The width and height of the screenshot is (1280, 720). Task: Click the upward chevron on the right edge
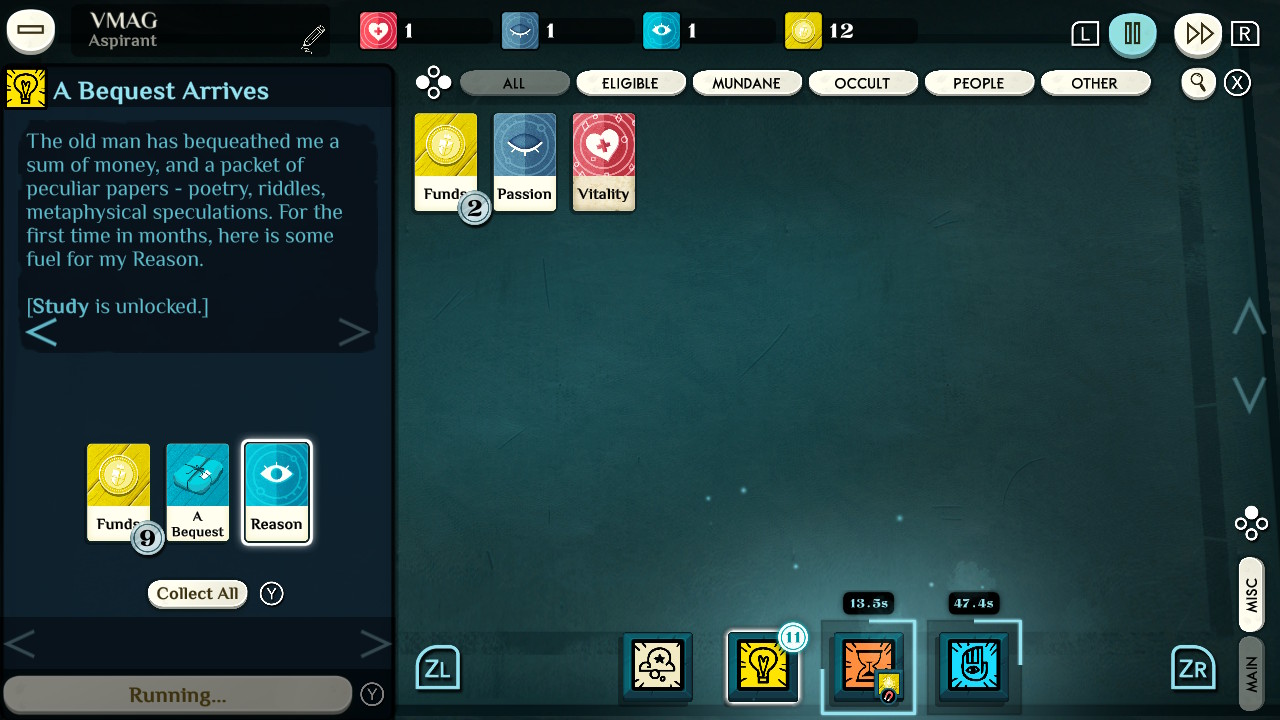(1248, 316)
